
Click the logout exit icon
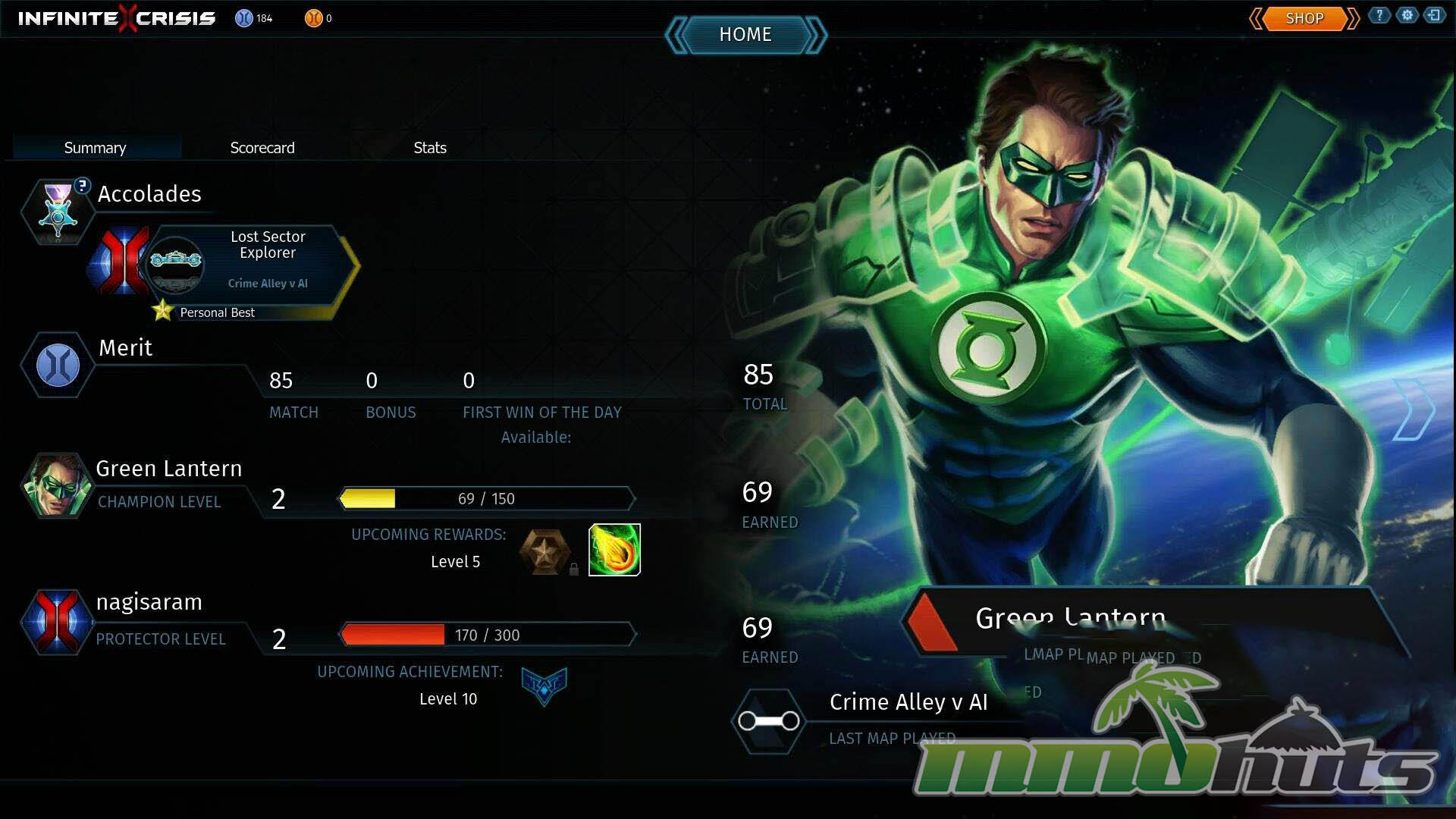1434,15
